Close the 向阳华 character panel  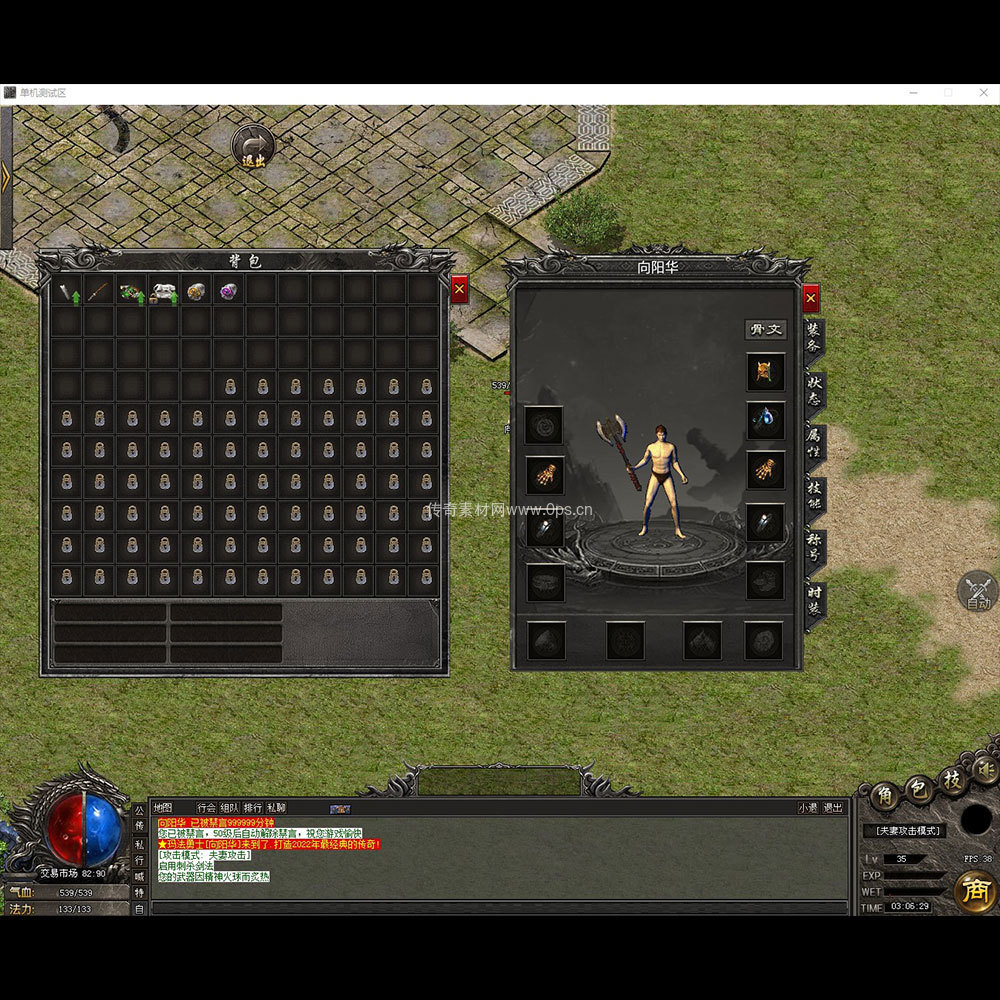[x=811, y=298]
